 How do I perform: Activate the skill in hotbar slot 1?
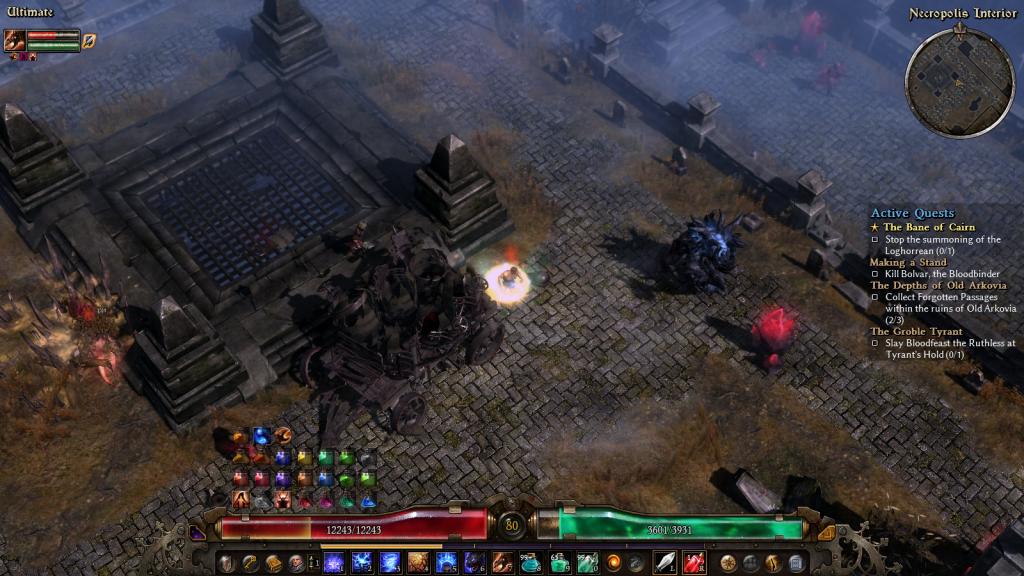click(334, 562)
